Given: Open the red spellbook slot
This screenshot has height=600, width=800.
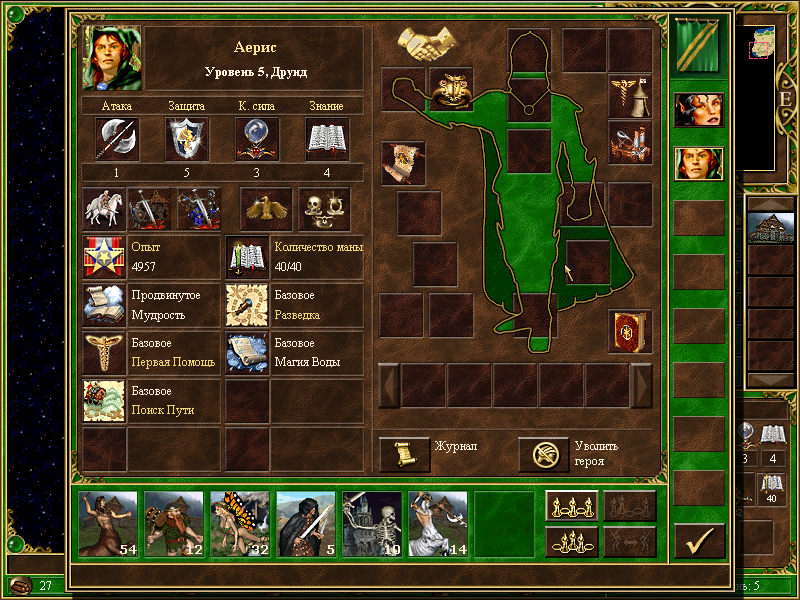Looking at the screenshot, I should point(629,331).
